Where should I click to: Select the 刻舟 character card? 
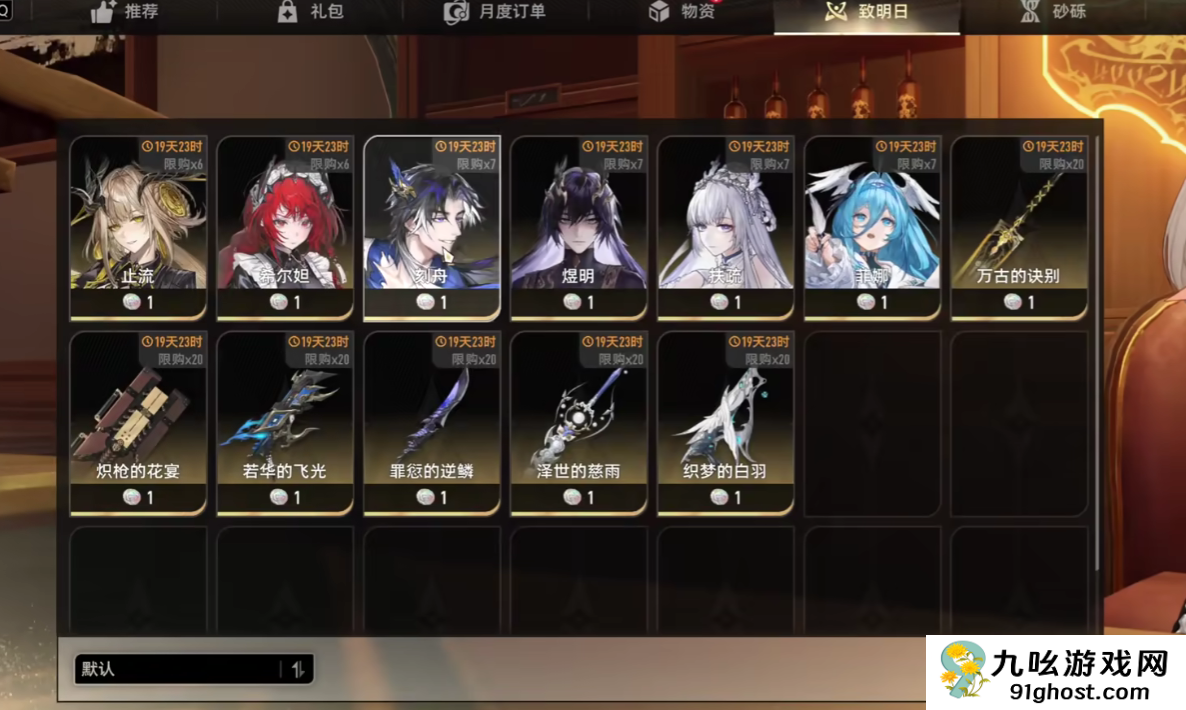pos(432,227)
